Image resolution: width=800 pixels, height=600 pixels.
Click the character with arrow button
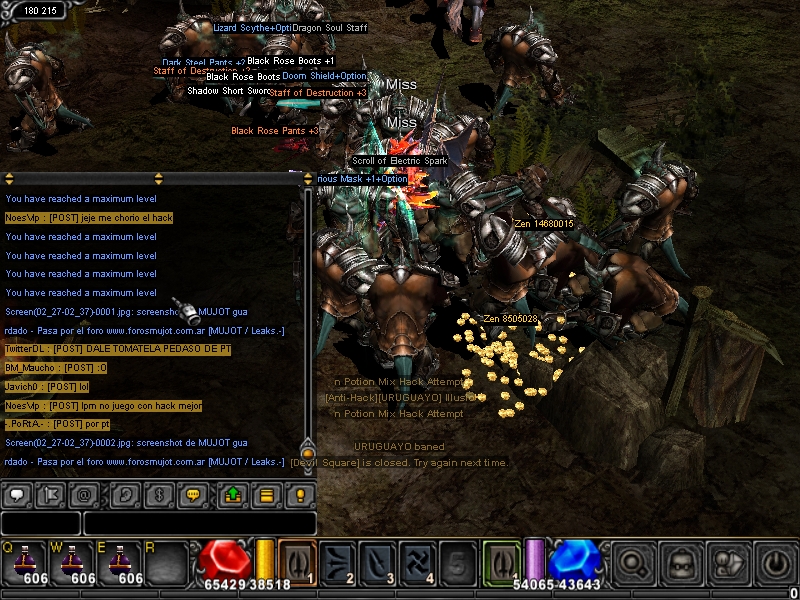(x=727, y=562)
